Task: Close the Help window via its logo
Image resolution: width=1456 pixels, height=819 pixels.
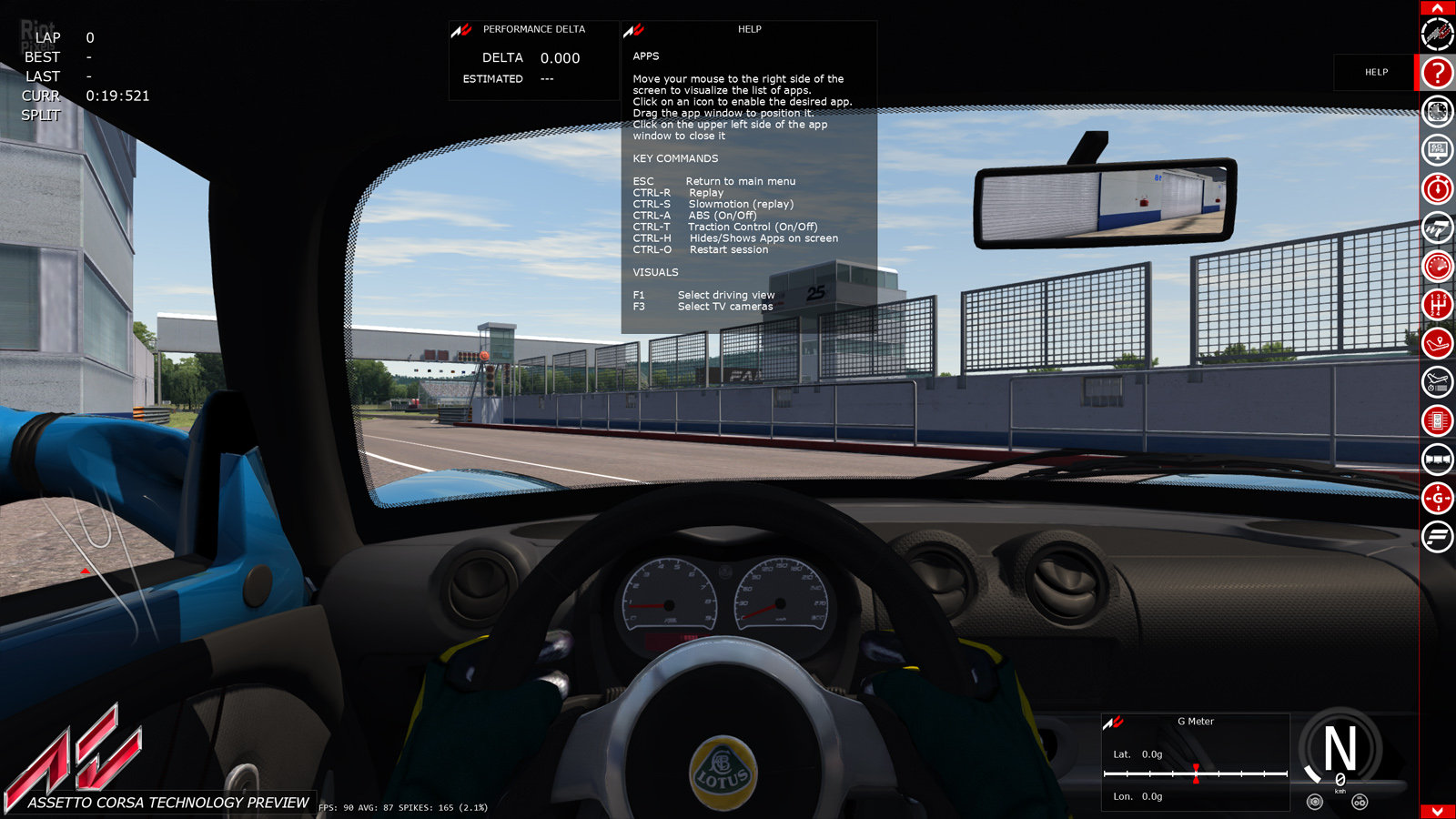Action: click(633, 30)
